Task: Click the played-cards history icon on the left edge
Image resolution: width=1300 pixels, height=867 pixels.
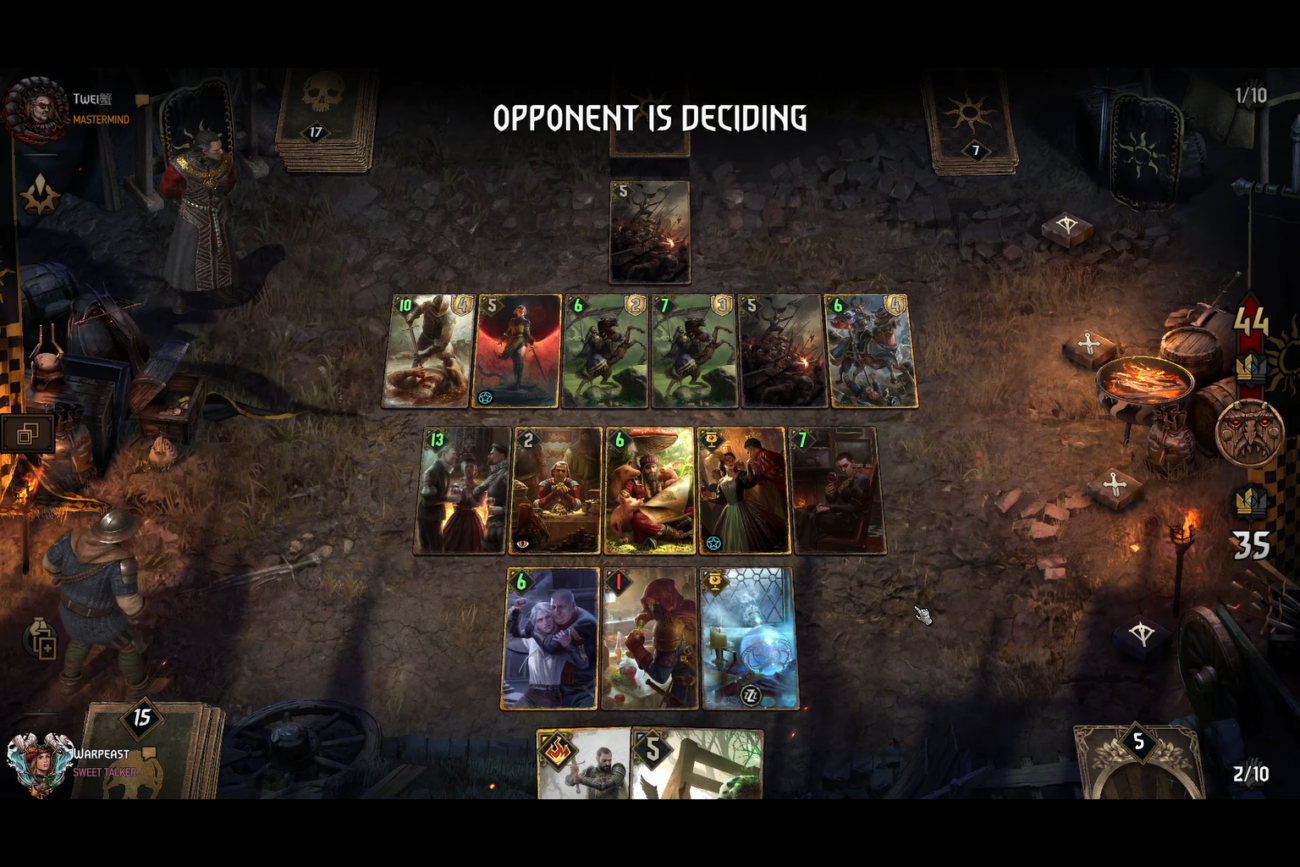Action: (x=28, y=433)
